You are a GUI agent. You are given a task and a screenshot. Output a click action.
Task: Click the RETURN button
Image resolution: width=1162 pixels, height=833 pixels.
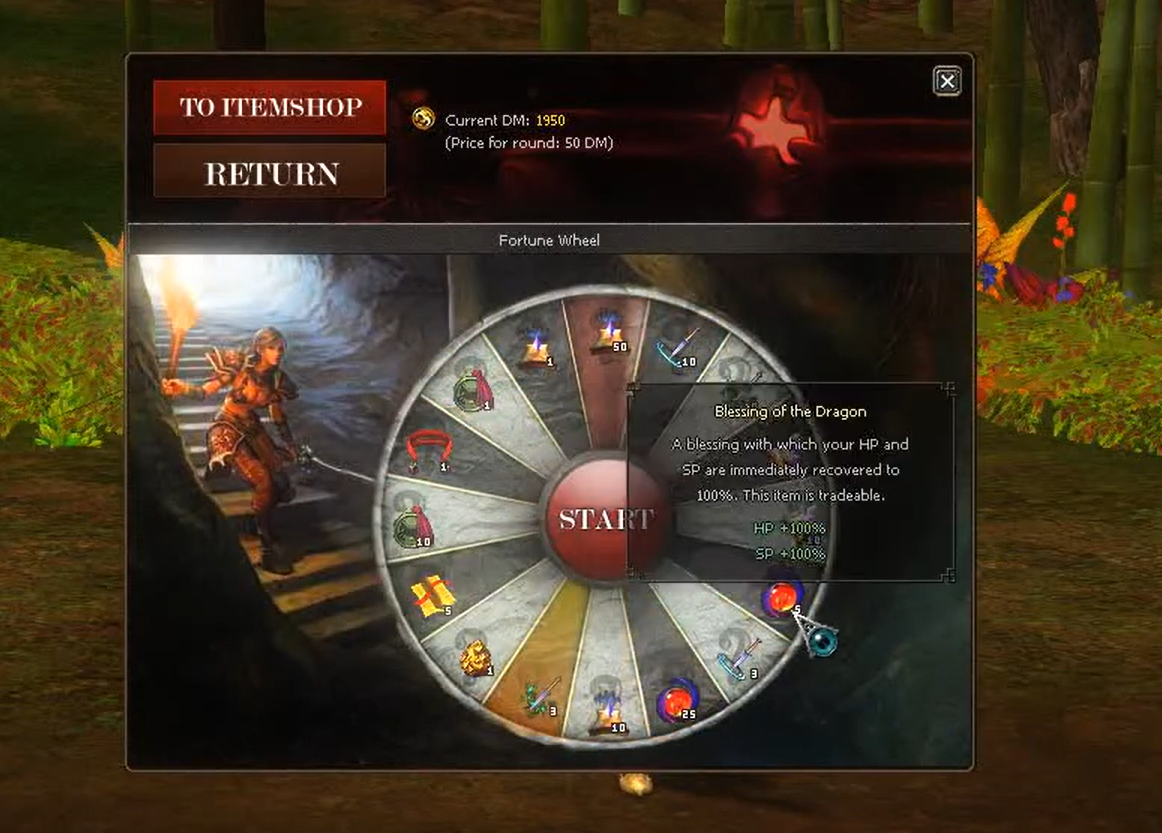point(269,173)
